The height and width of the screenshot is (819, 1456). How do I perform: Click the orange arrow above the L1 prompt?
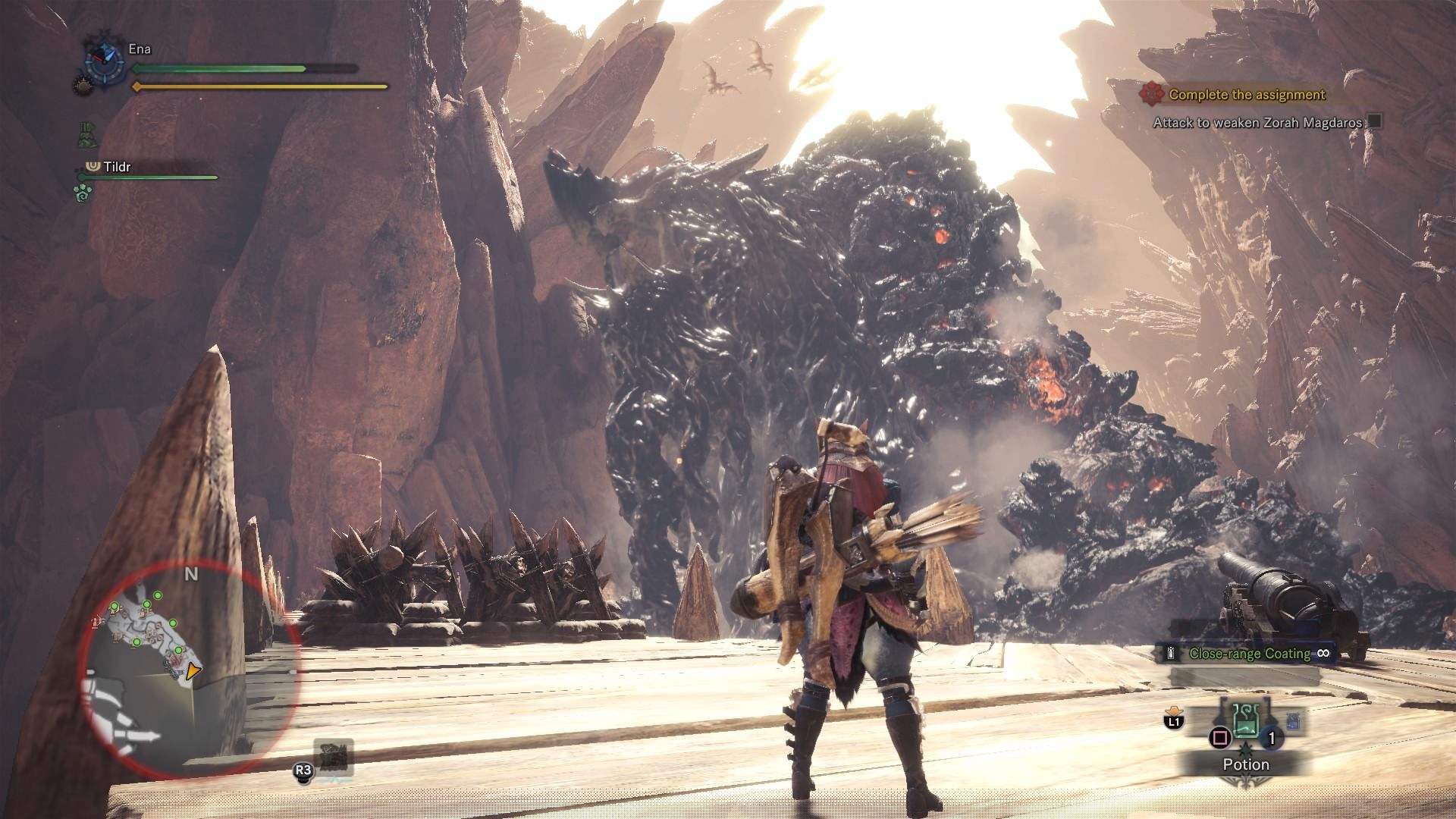(x=1175, y=711)
